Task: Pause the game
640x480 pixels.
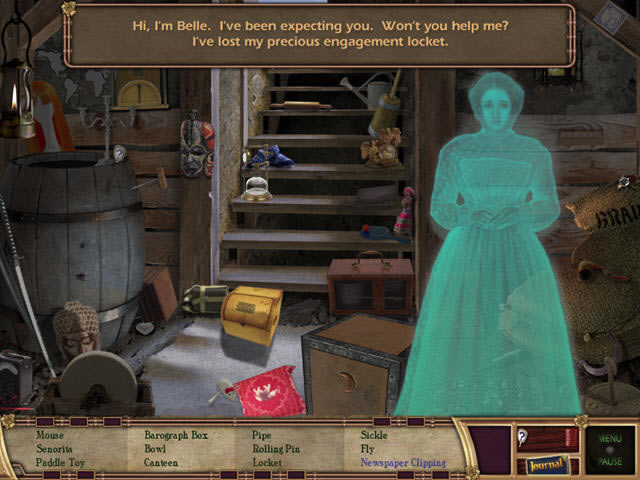Action: point(609,462)
